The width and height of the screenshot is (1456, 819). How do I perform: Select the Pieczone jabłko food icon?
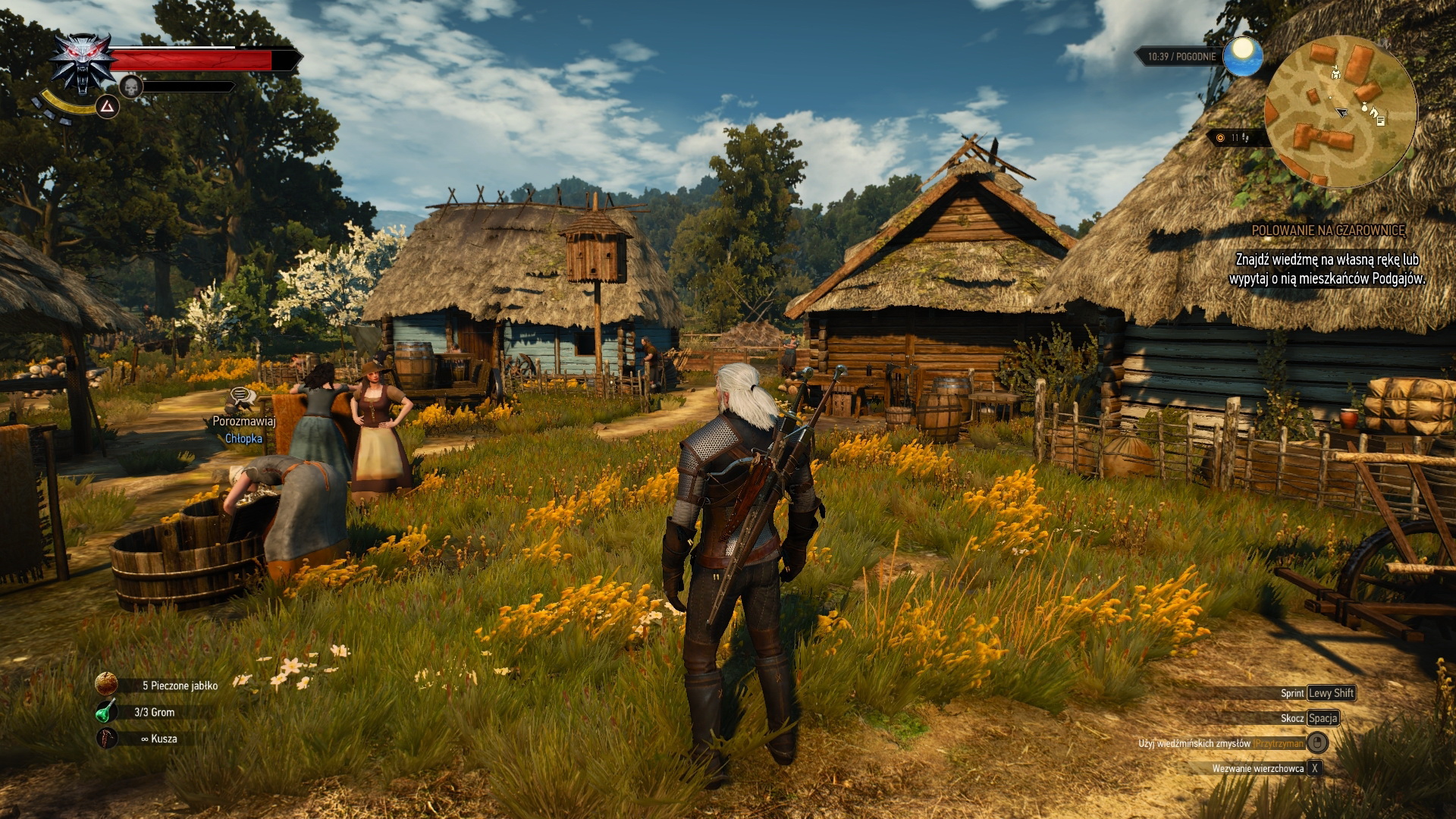(x=107, y=683)
